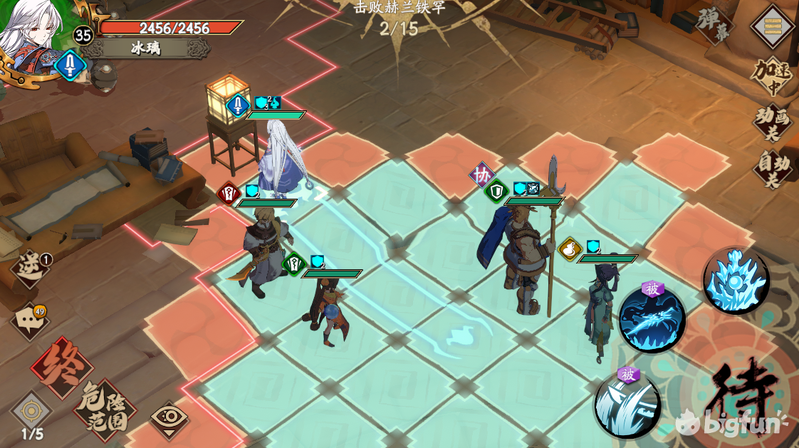Activate the ice crystal burst skill
799x448 pixels.
pyautogui.click(x=735, y=281)
